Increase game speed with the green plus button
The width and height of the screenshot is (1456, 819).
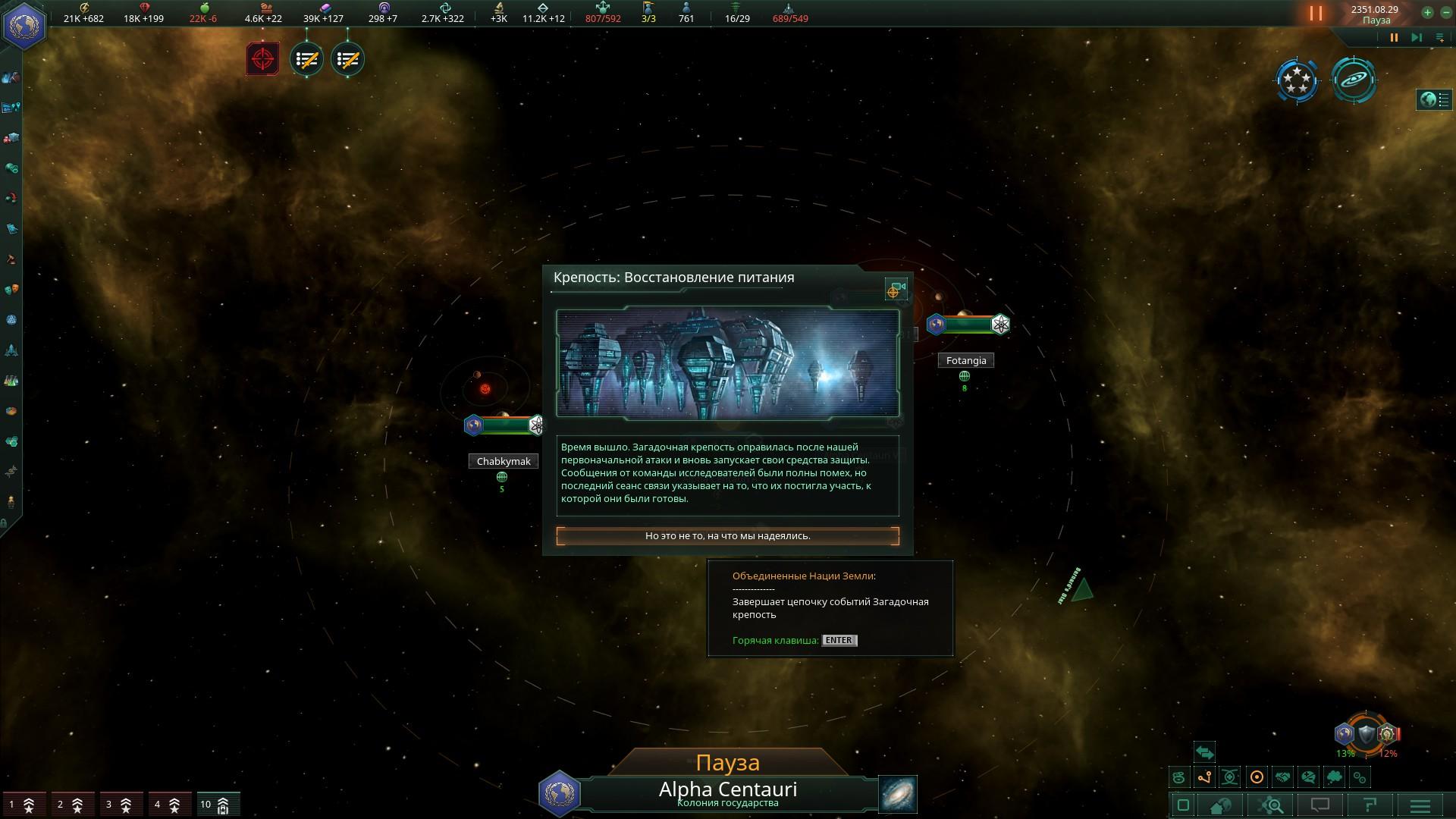tap(1427, 12)
